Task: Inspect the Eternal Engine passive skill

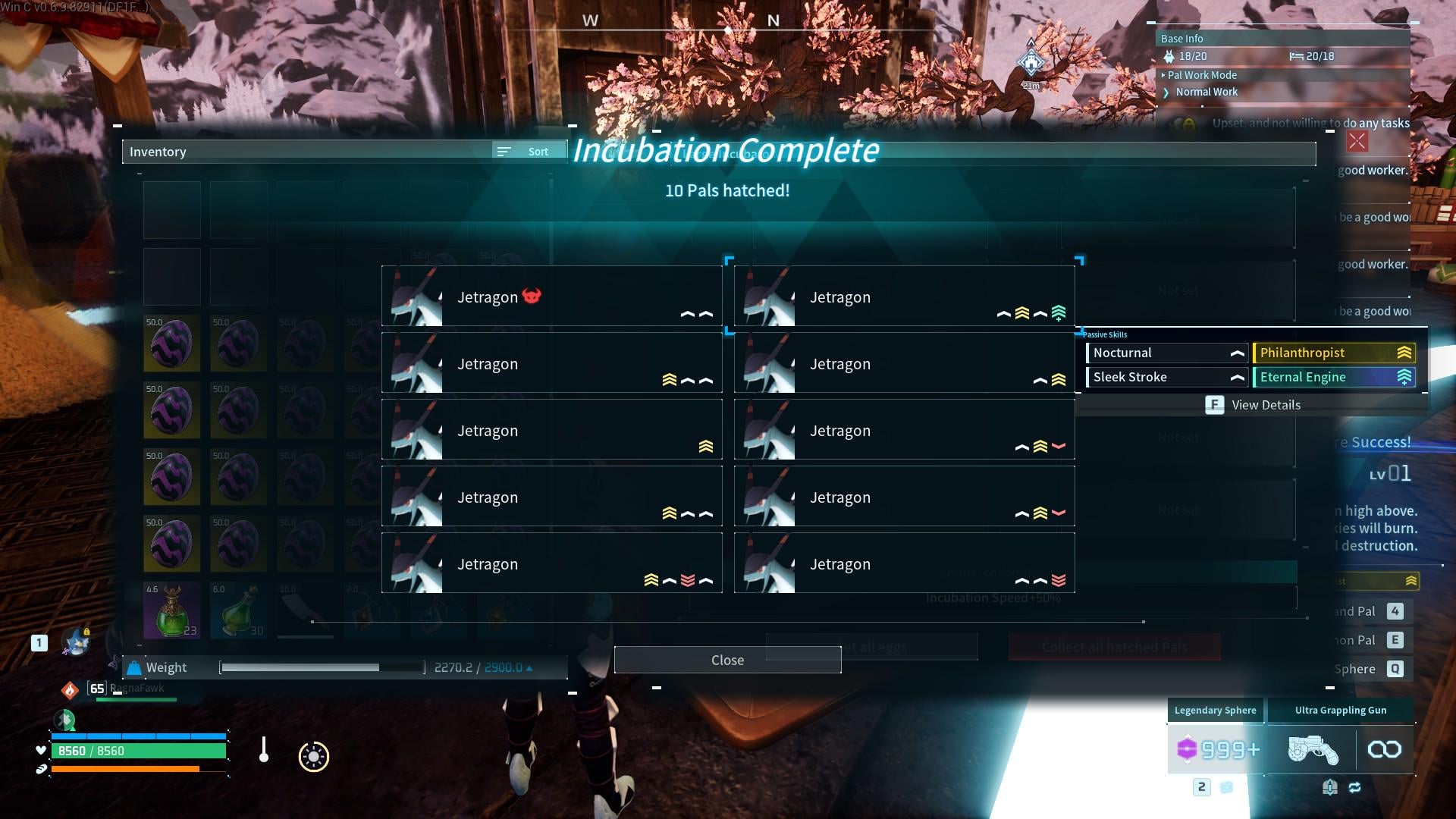Action: [1333, 377]
